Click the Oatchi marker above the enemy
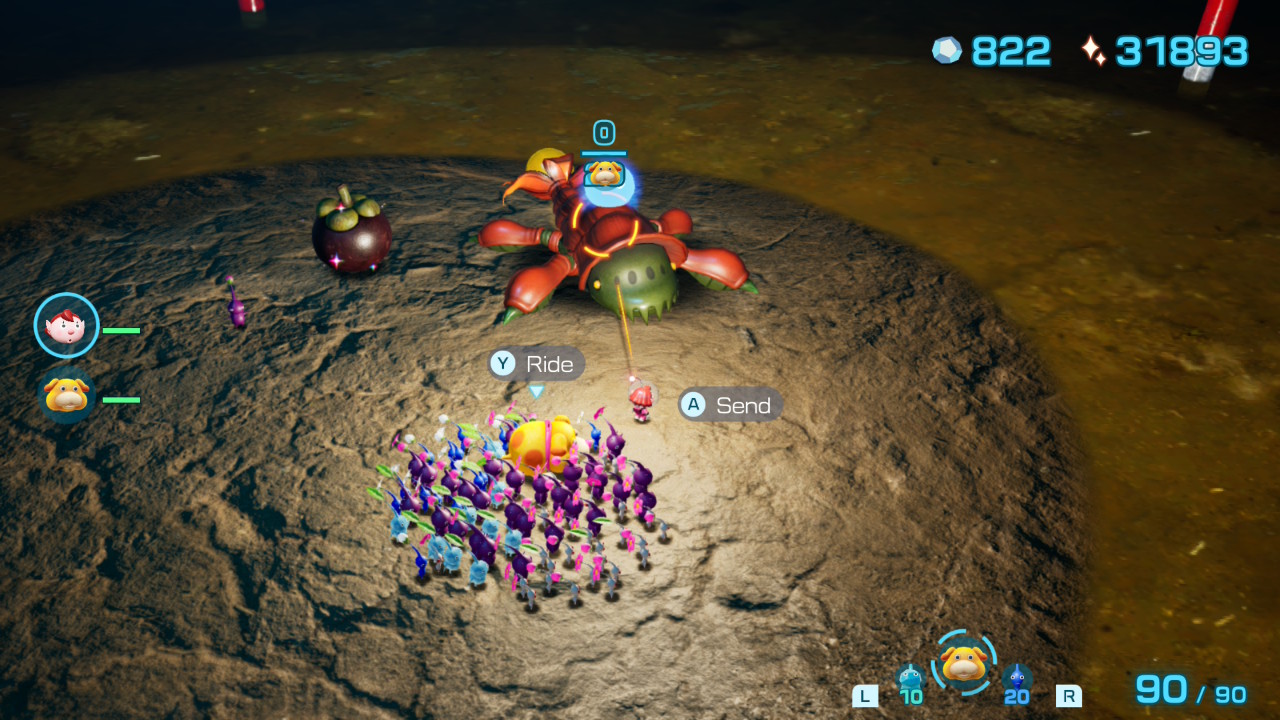This screenshot has width=1280, height=720. 605,175
